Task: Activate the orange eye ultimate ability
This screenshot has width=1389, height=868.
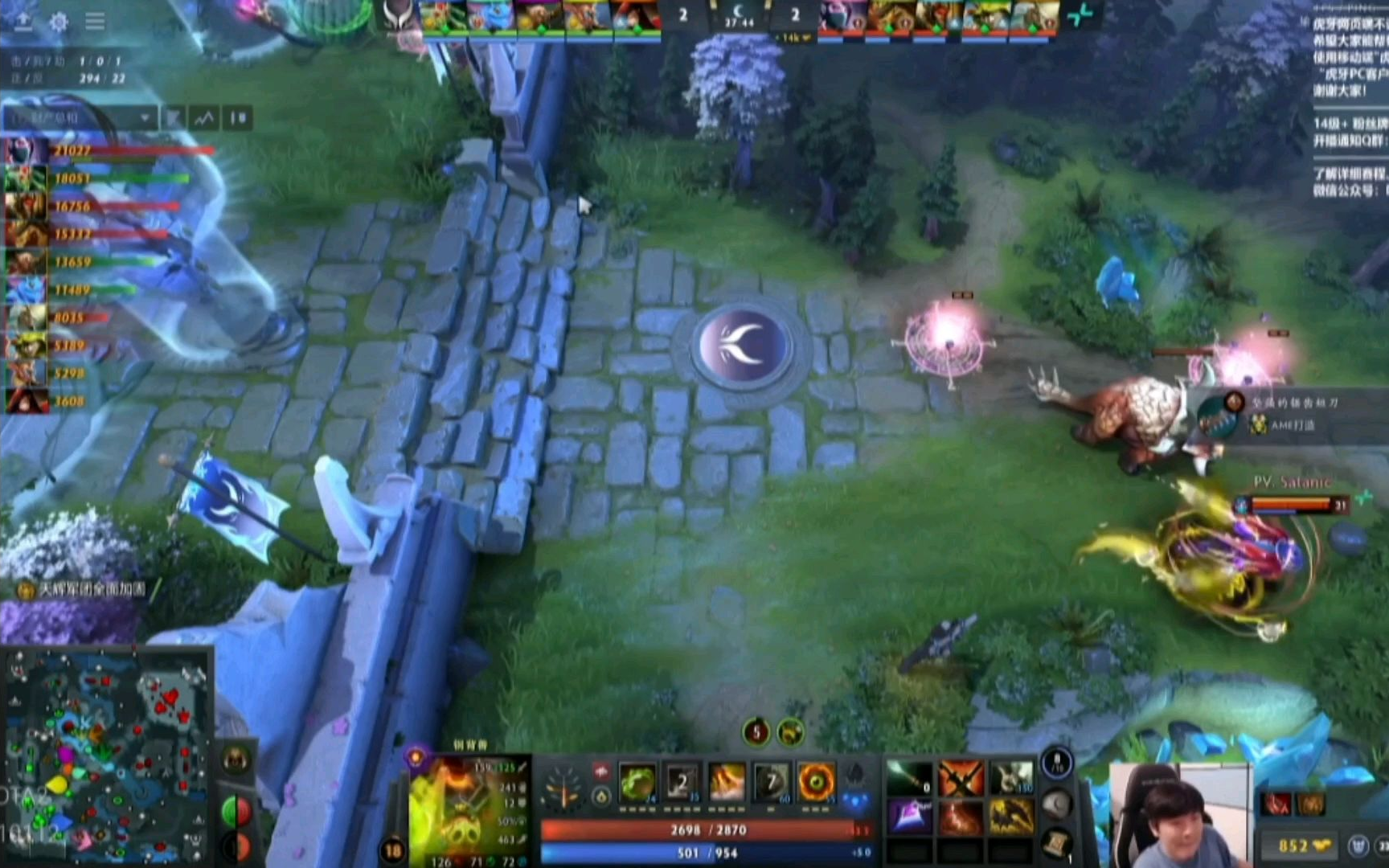Action: (x=816, y=782)
